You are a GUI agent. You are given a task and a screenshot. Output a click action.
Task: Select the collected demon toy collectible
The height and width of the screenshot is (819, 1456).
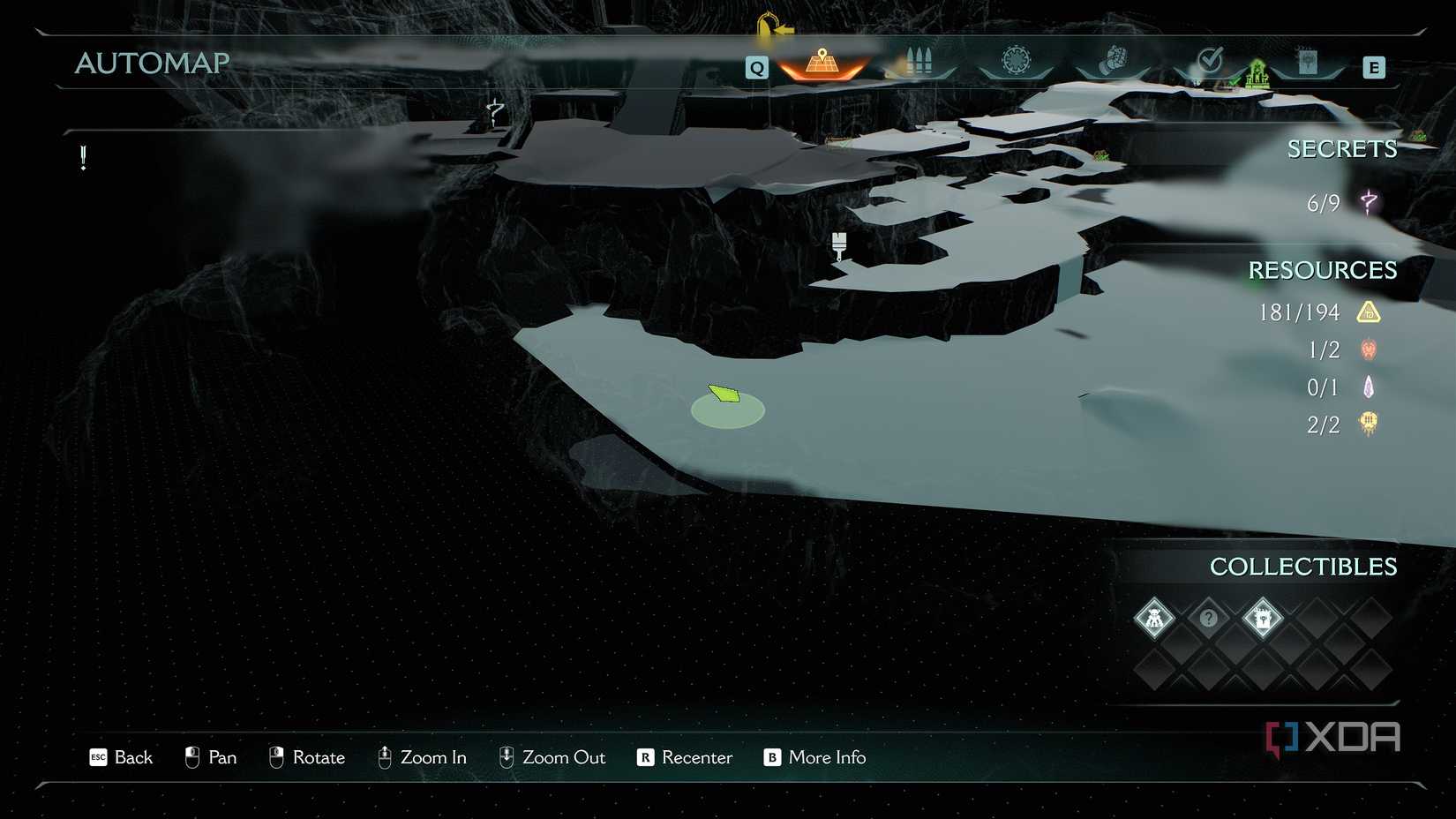coord(1154,618)
